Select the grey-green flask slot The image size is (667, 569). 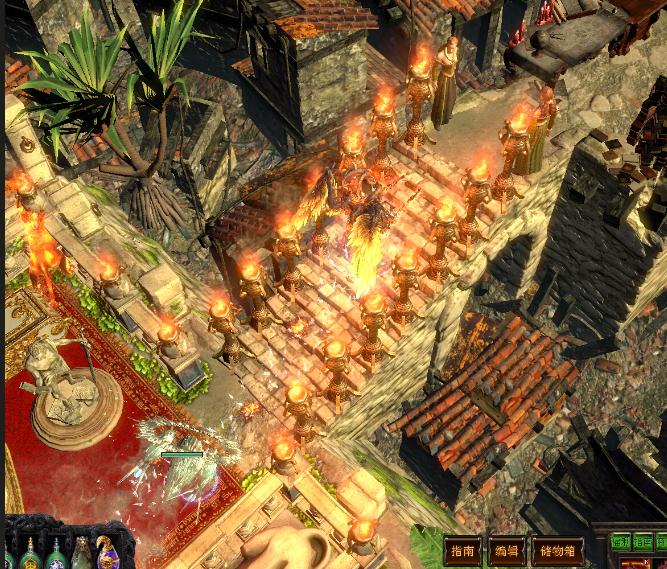(x=82, y=555)
